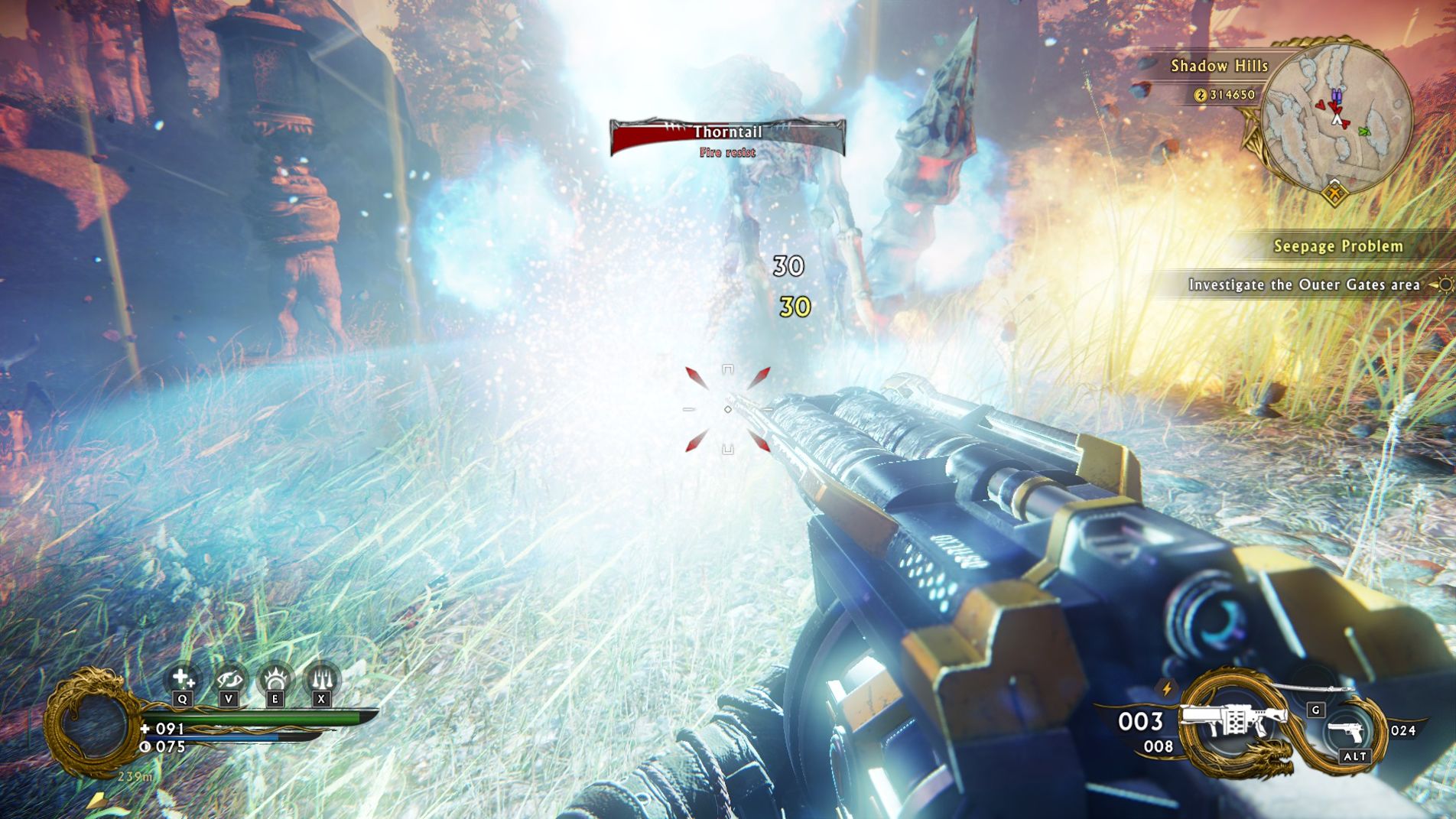Viewport: 1456px width, 819px height.
Task: Click the lightning bolt weapon element icon
Action: 1167,688
